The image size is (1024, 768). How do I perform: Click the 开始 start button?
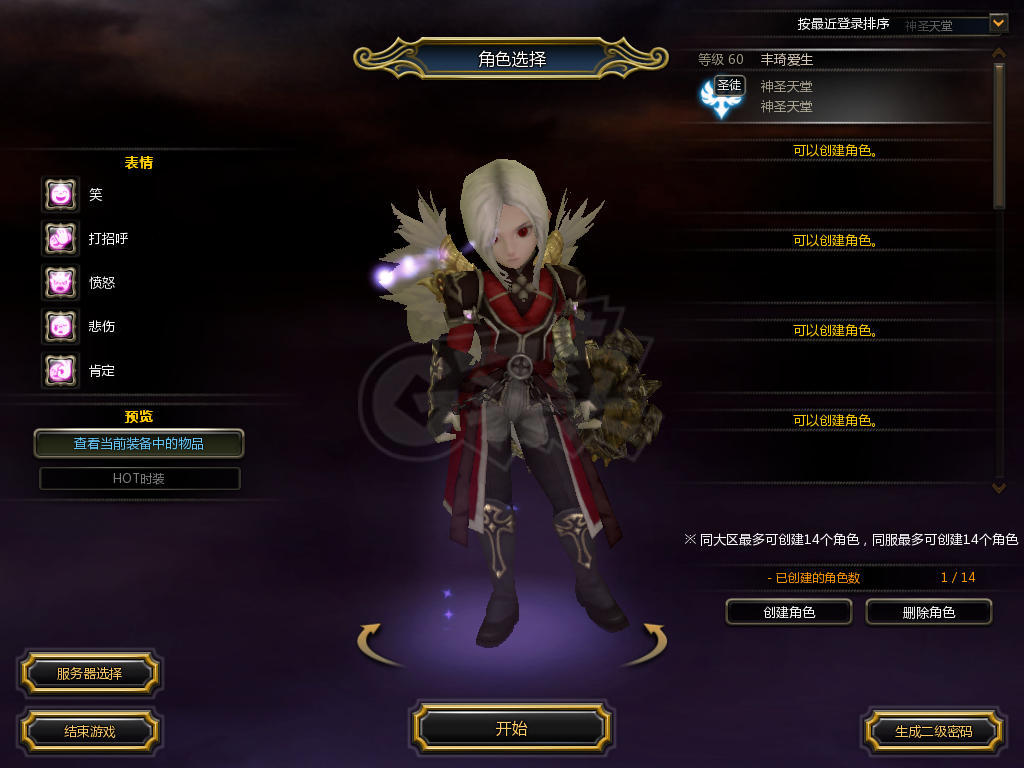(x=511, y=729)
